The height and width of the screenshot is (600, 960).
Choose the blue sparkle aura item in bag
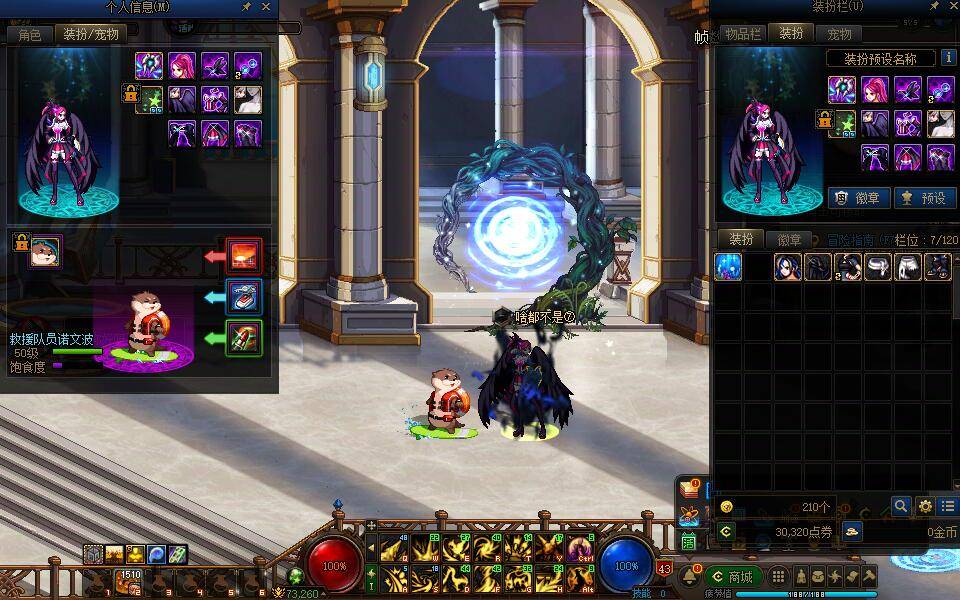tap(729, 267)
